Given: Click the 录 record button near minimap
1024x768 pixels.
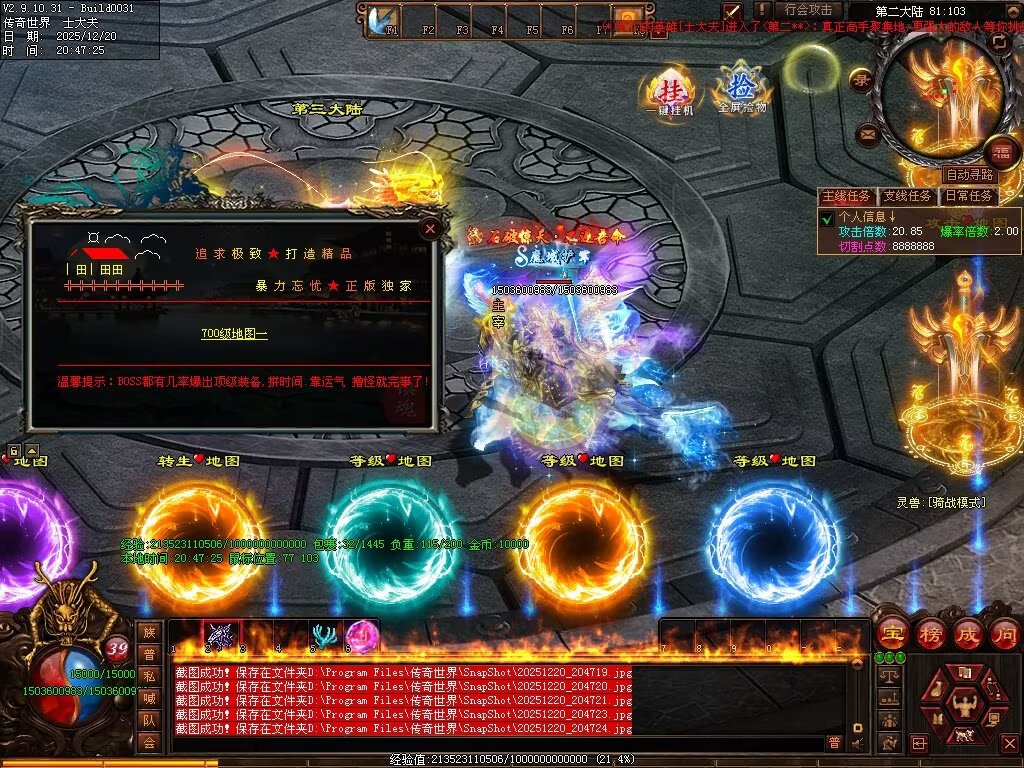Looking at the screenshot, I should (x=860, y=80).
